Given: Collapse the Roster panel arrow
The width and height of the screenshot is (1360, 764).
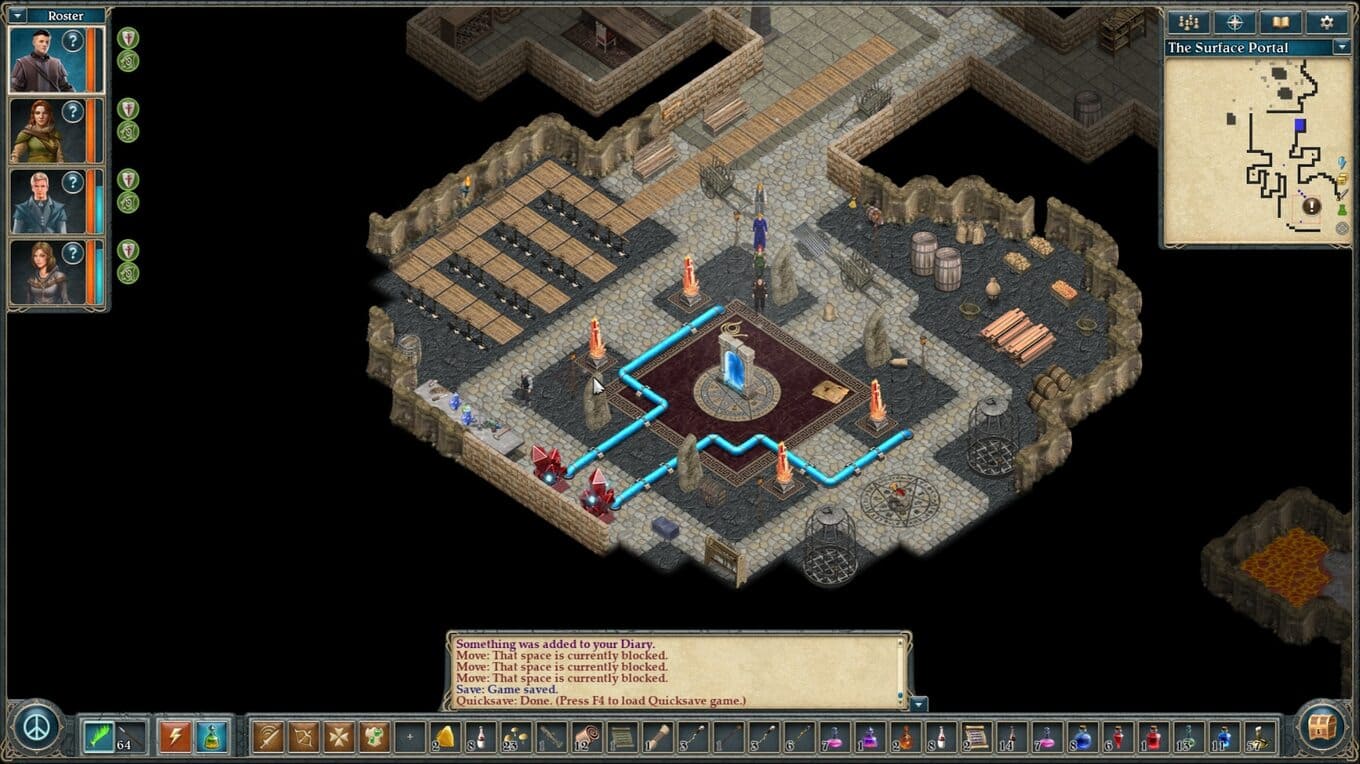Looking at the screenshot, I should (17, 15).
